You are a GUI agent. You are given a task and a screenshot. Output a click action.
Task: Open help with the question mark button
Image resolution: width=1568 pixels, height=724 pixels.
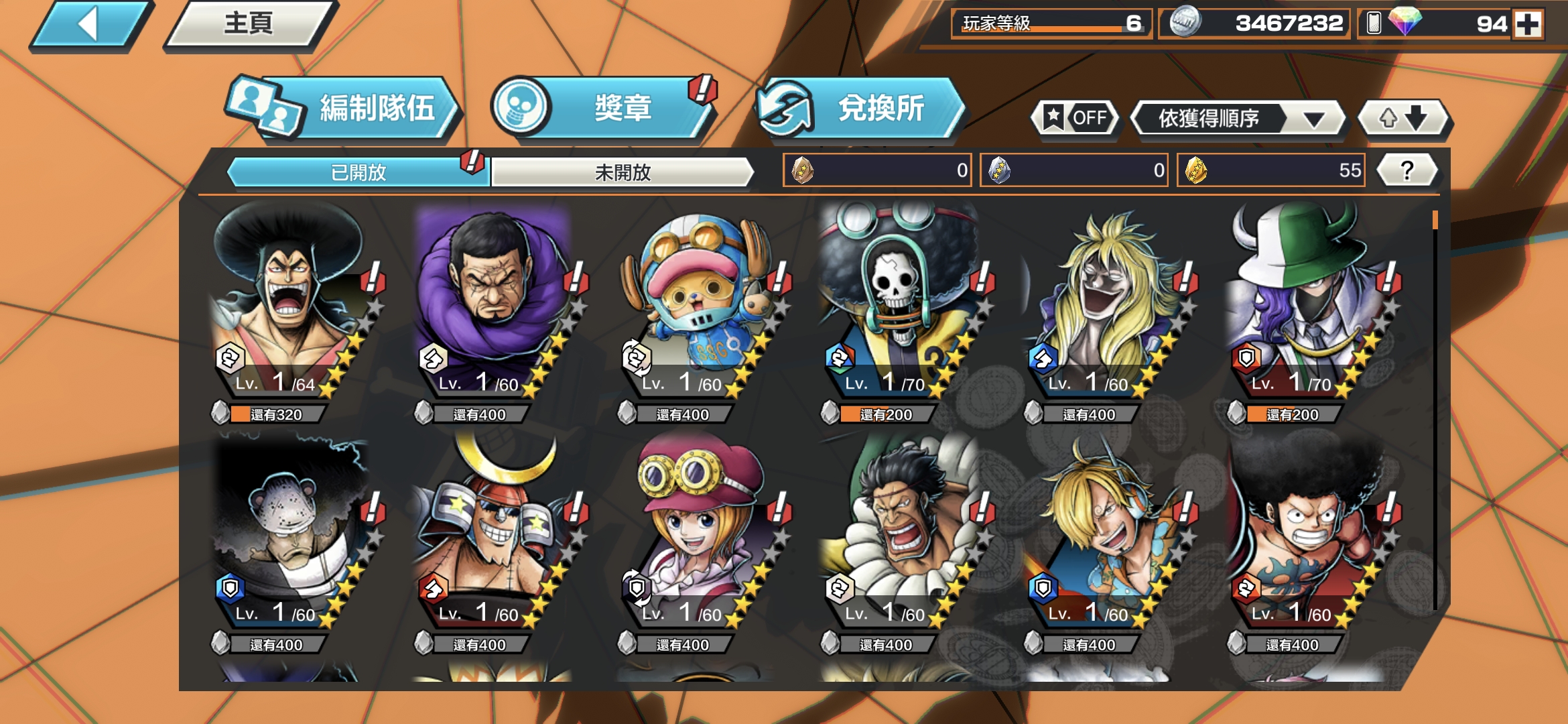(1407, 170)
